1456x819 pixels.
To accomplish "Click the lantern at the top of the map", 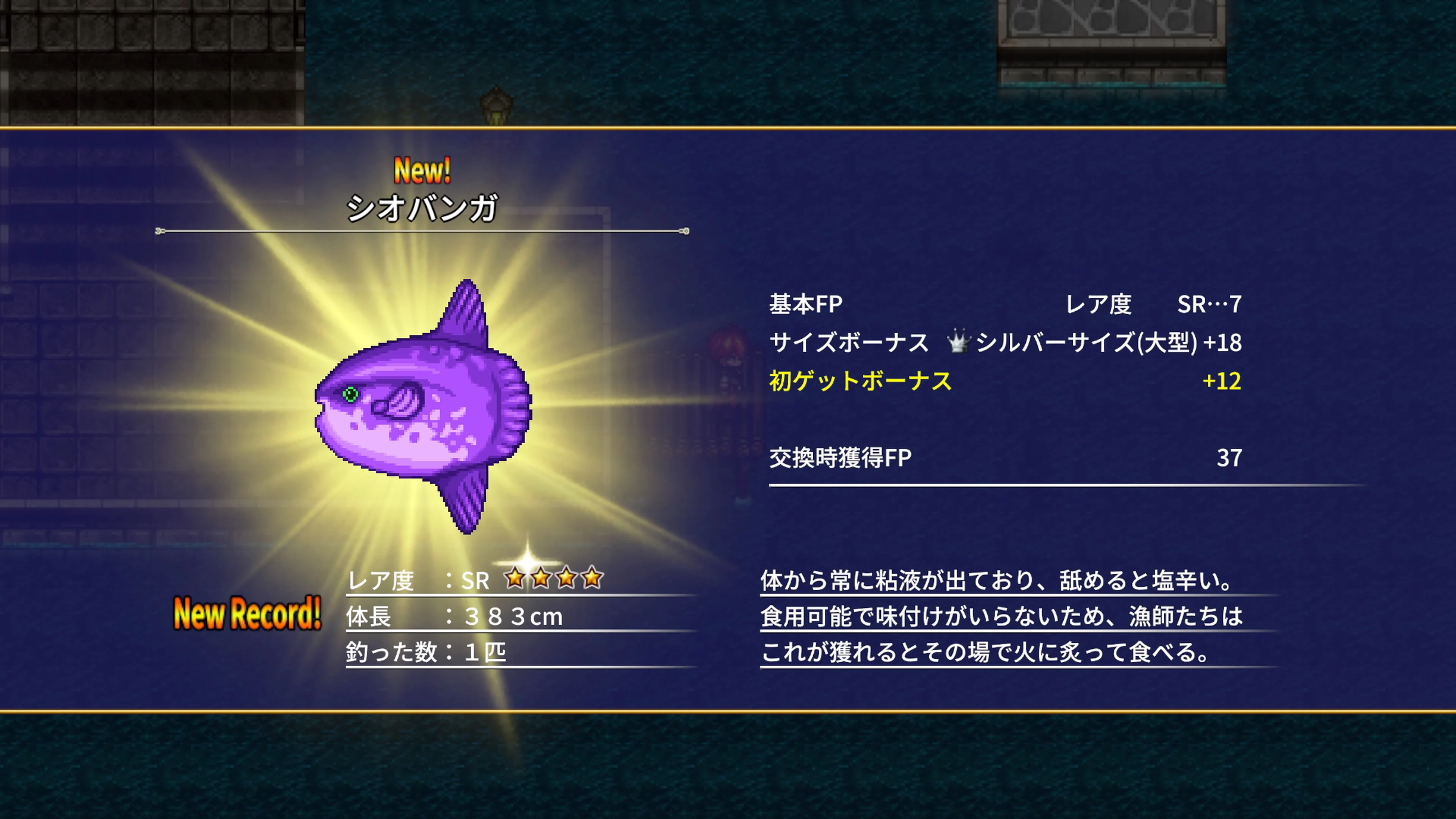I will pyautogui.click(x=496, y=105).
